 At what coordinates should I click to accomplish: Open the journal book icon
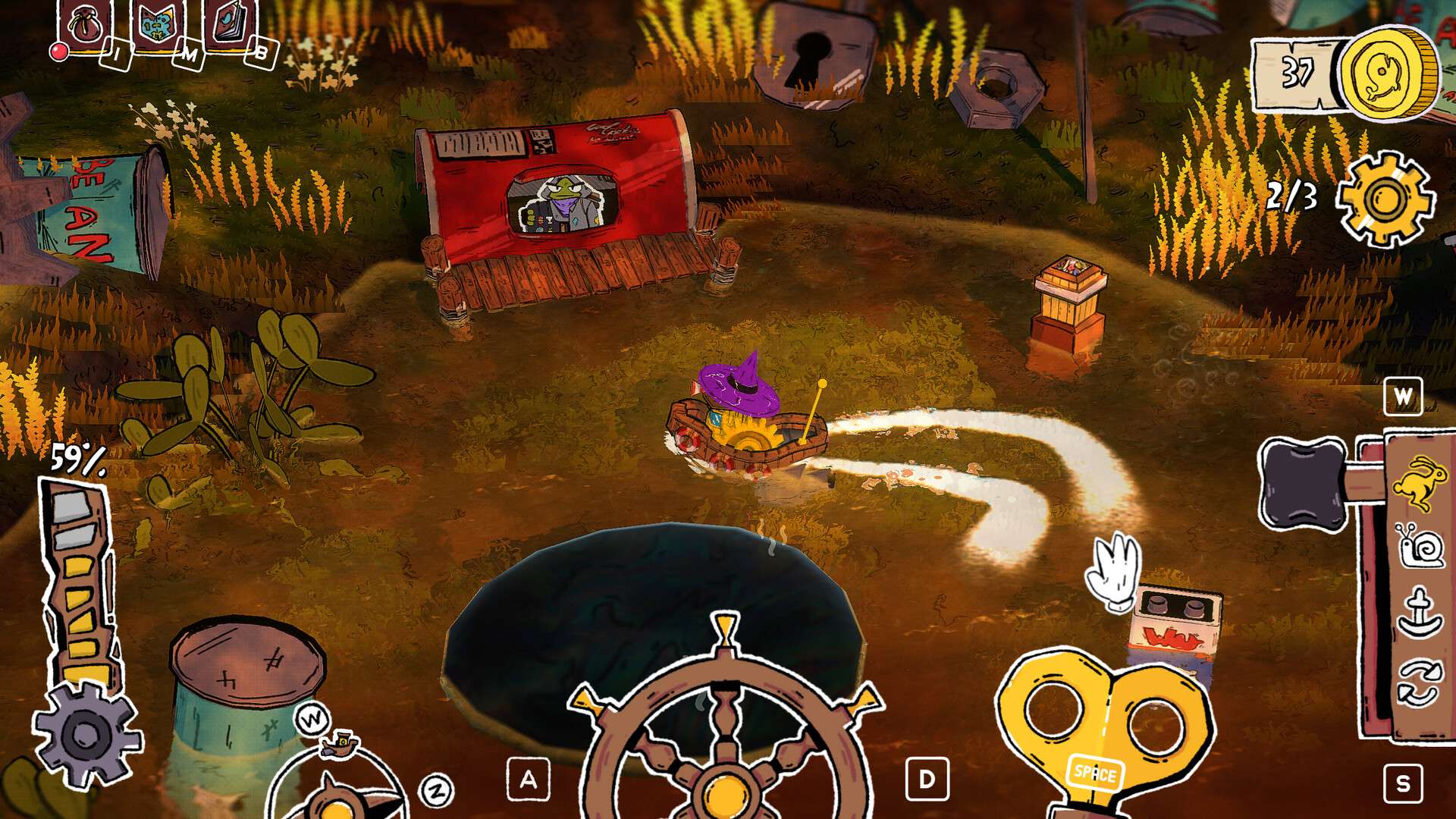(x=231, y=23)
